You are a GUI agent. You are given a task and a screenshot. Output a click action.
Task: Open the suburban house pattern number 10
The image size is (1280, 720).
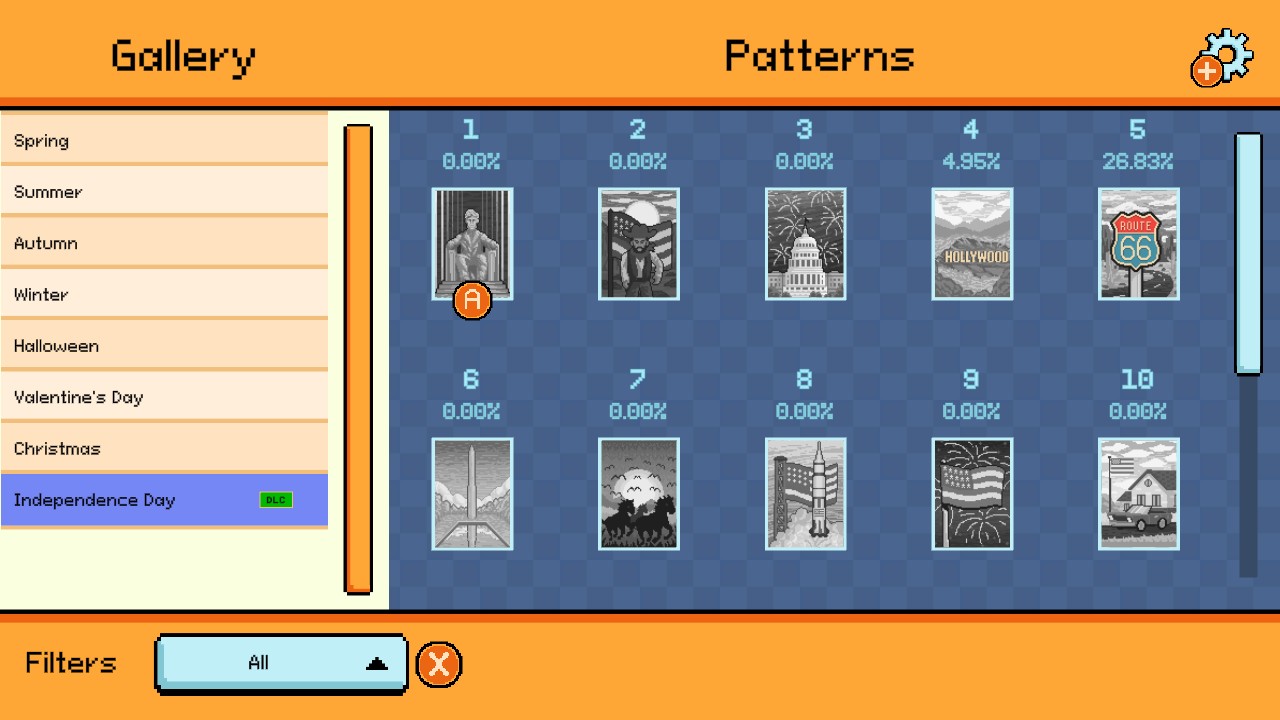(x=1138, y=493)
